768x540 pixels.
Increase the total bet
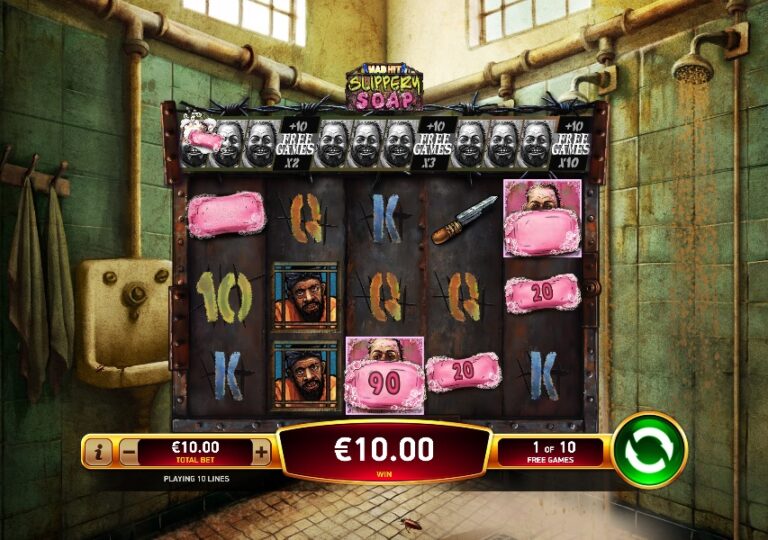[261, 452]
